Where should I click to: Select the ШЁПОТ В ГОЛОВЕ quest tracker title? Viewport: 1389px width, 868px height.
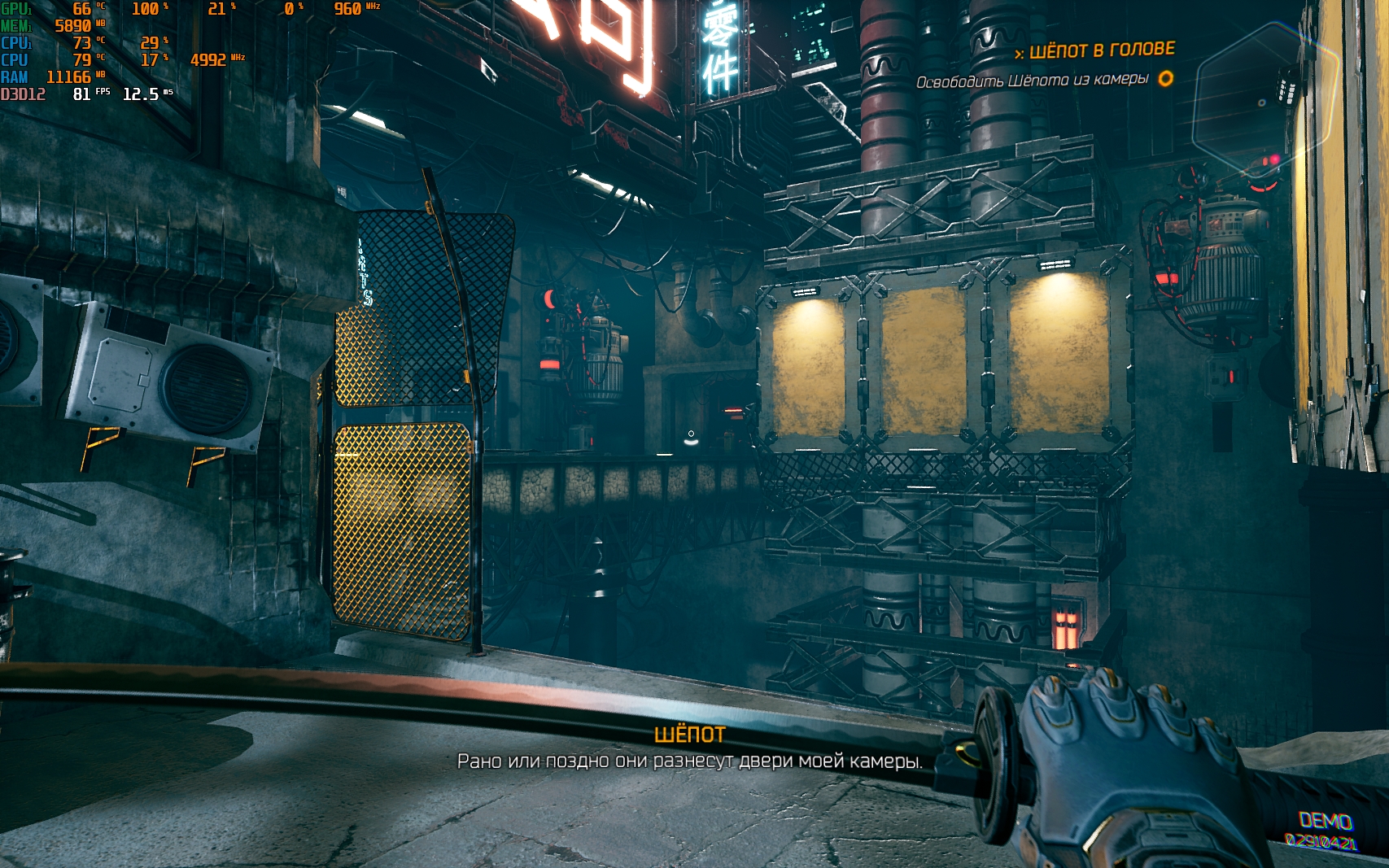(1102, 50)
